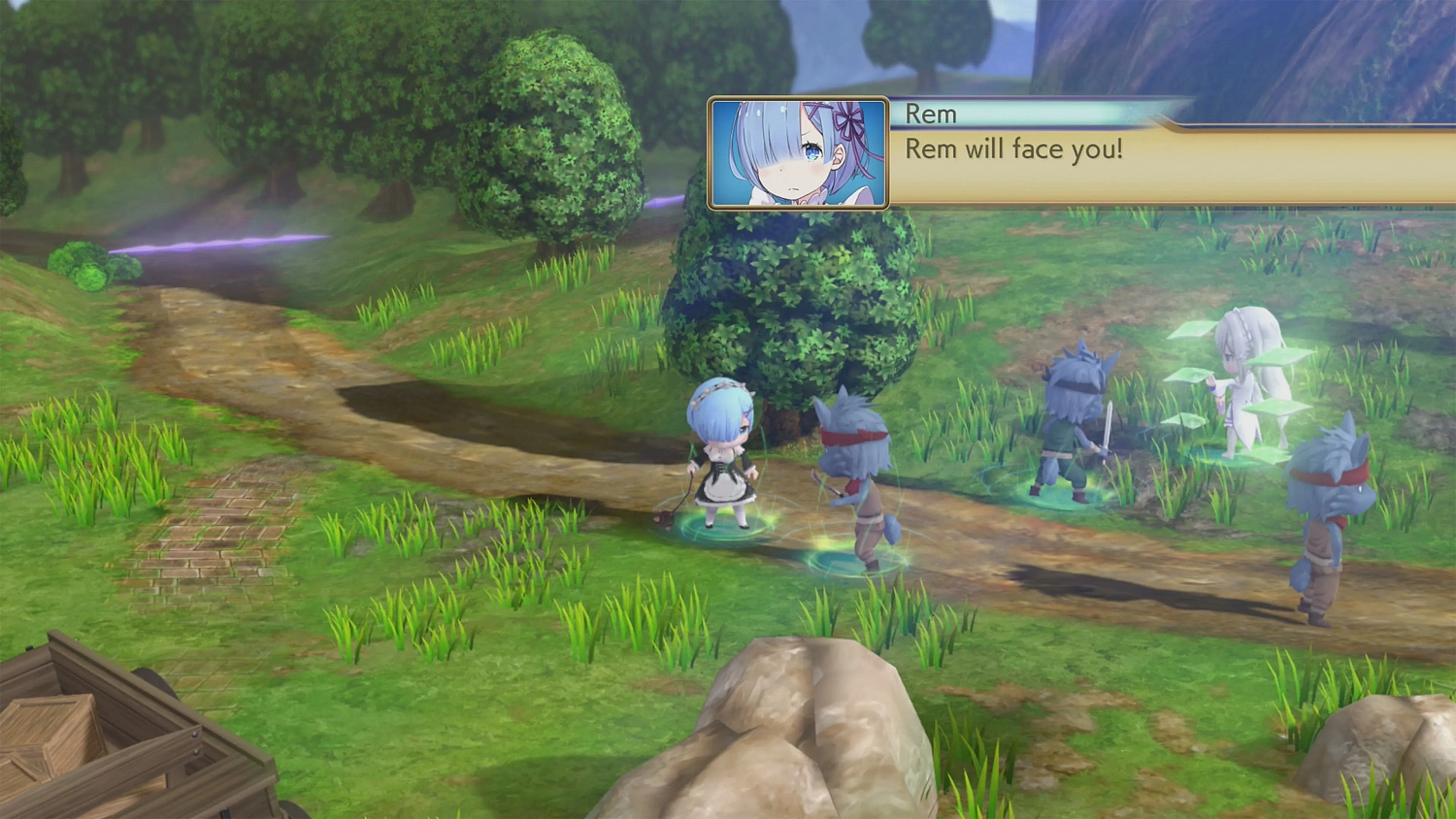Click the dialogue text 'Rem will face you!'

coord(1013,149)
